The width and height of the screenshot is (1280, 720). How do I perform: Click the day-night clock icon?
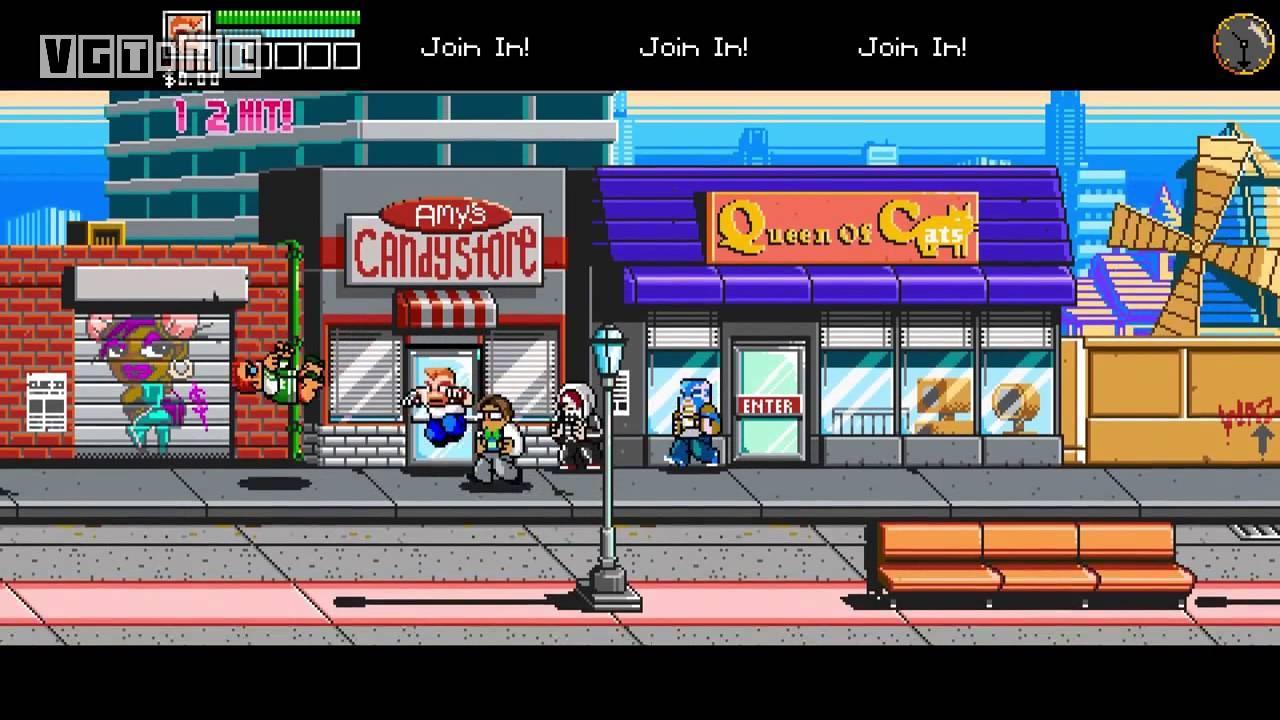click(x=1243, y=43)
